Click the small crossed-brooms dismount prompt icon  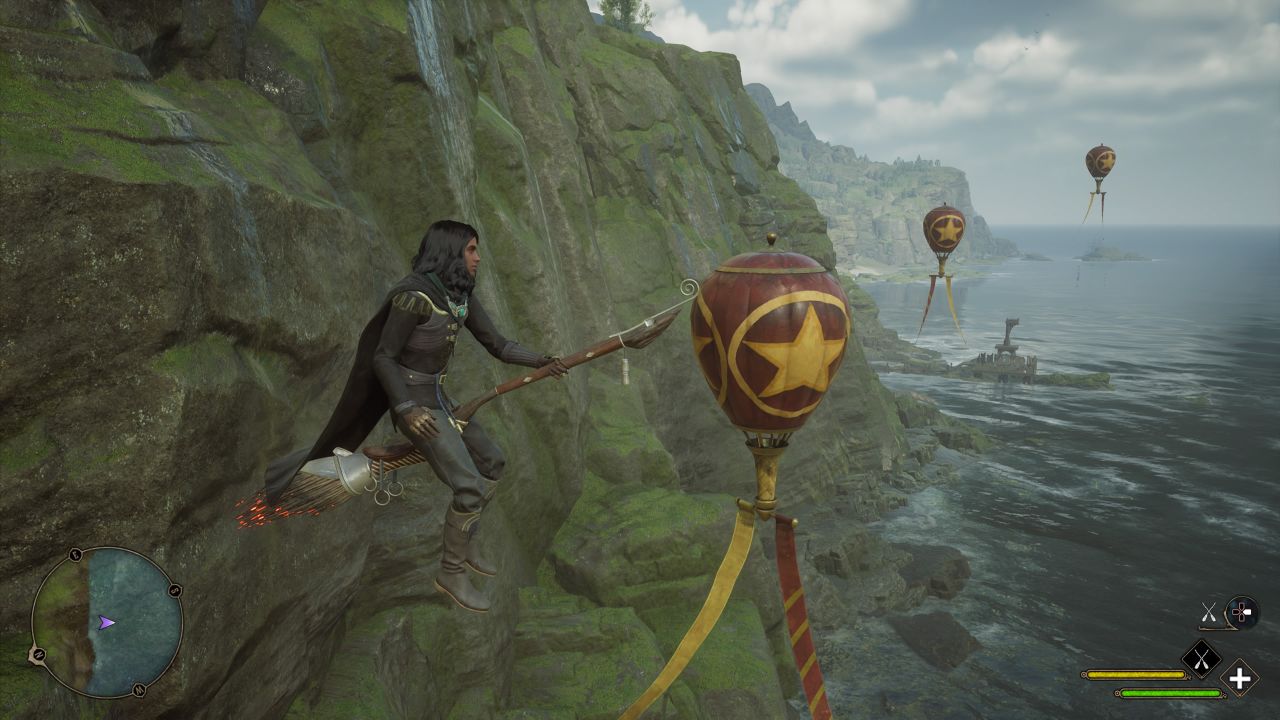coord(1209,612)
